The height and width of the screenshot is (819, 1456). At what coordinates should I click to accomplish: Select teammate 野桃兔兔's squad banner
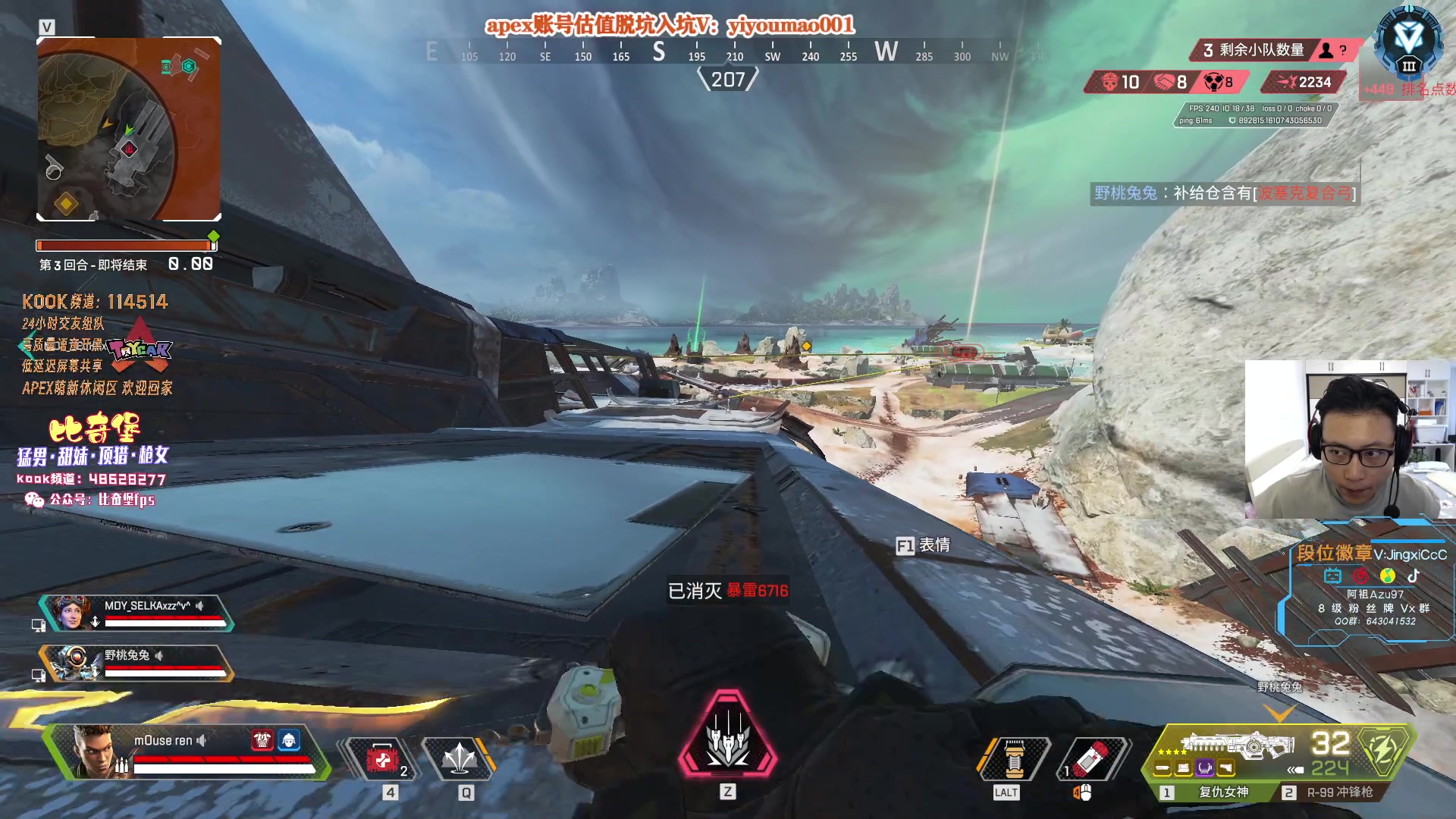[x=136, y=662]
